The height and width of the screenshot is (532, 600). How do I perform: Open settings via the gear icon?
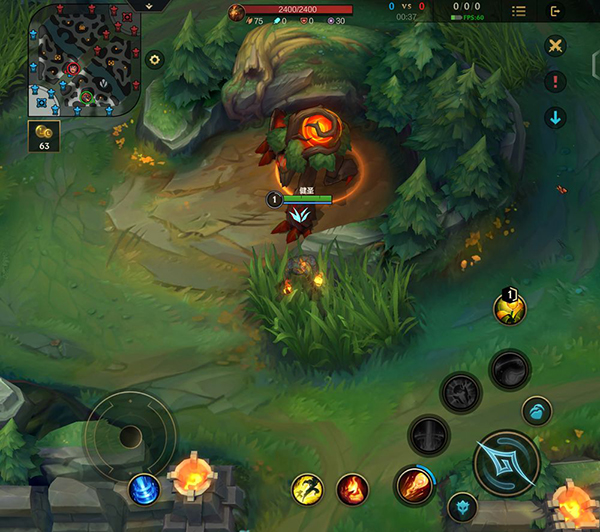(154, 60)
